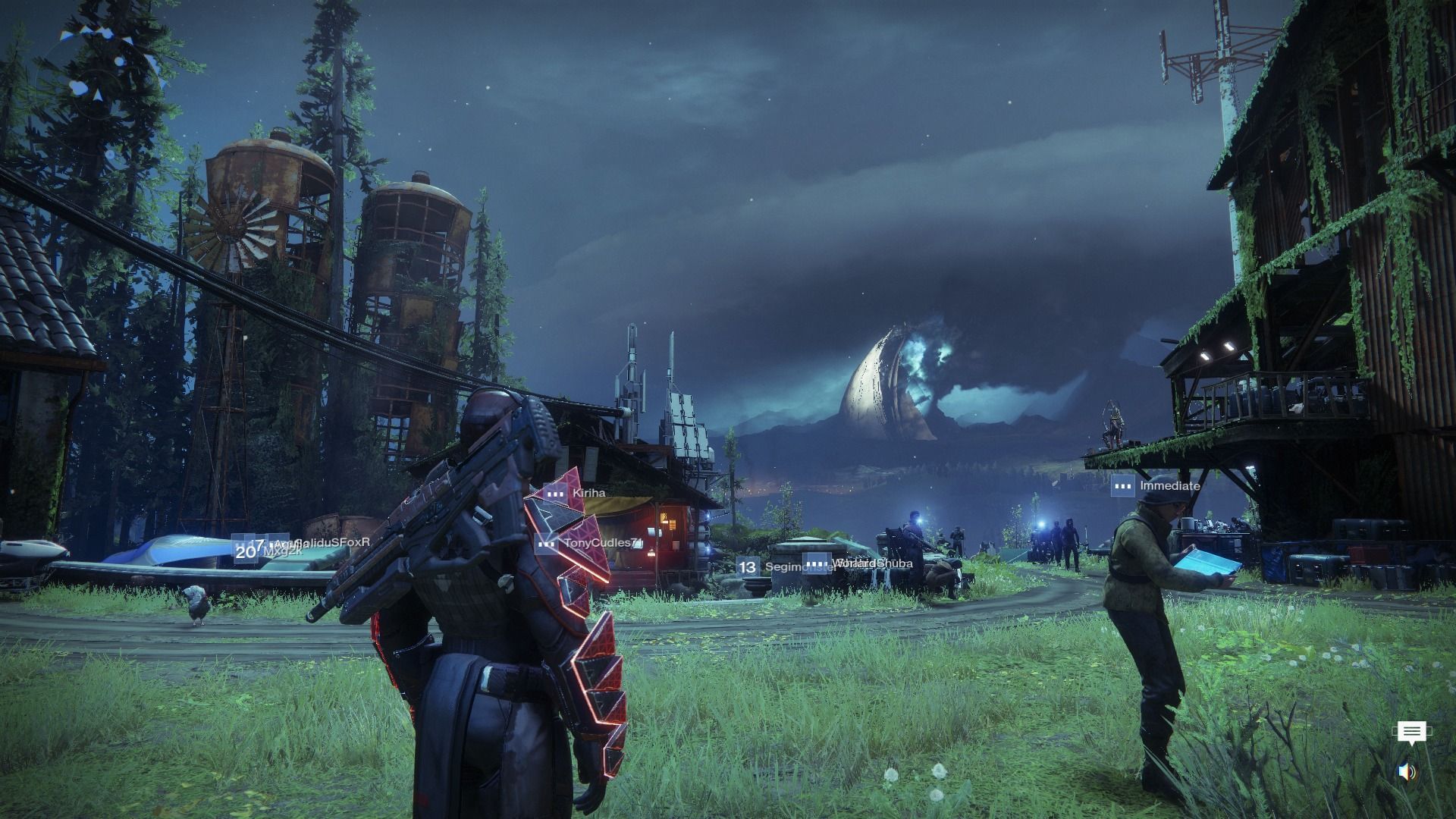Toggle the speaker sound icon
This screenshot has height=819, width=1456.
pos(1407,772)
